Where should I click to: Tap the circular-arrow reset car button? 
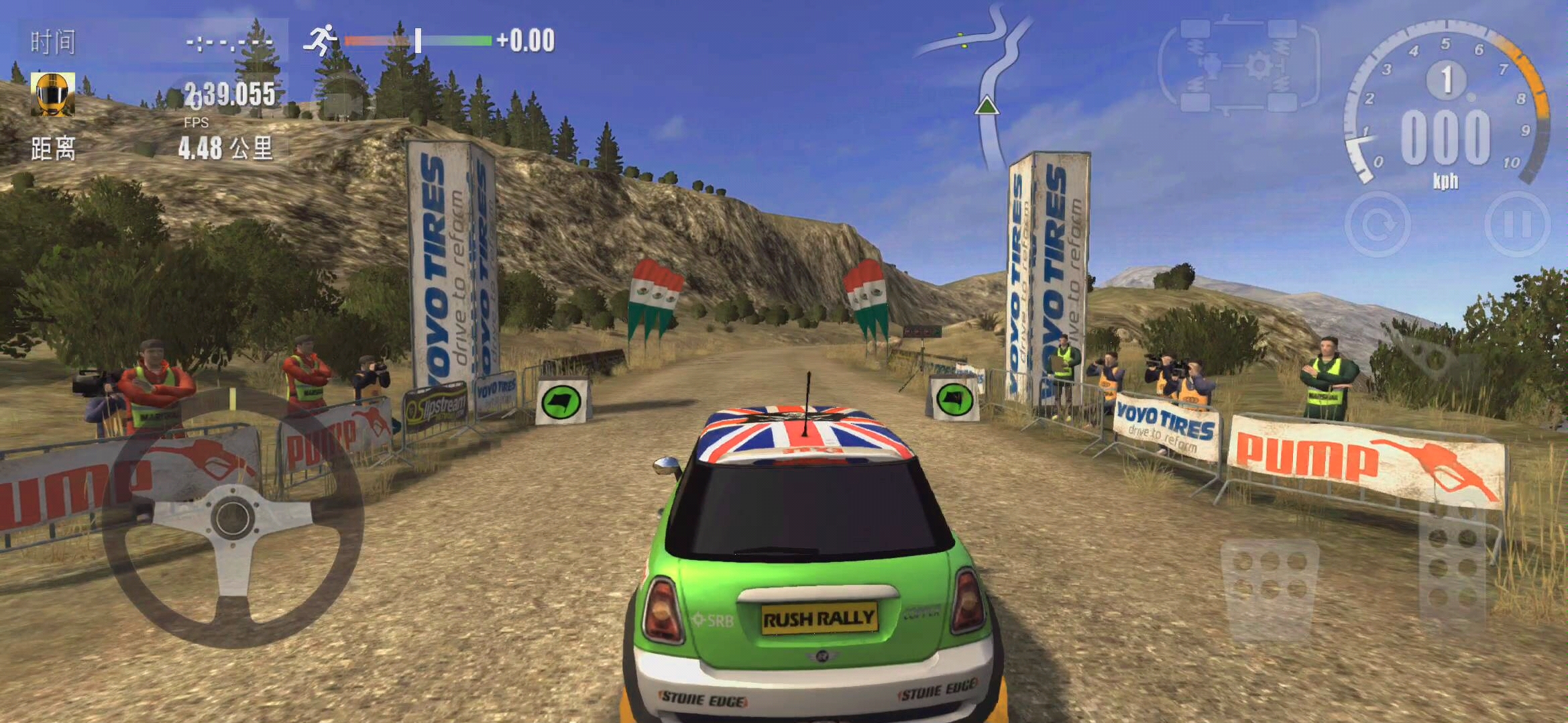click(x=1378, y=224)
